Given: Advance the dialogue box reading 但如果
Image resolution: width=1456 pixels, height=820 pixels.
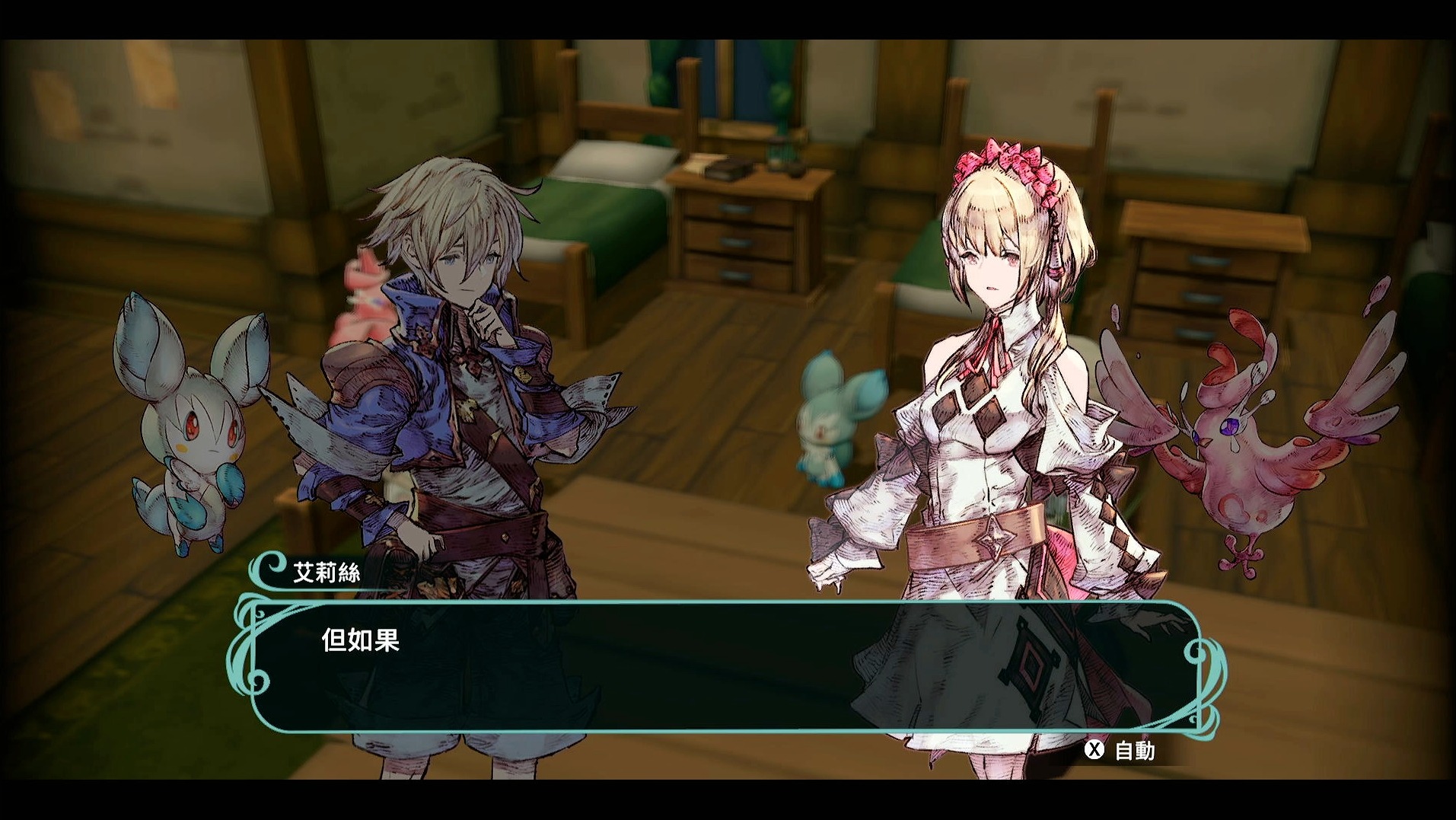Looking at the screenshot, I should [727, 666].
